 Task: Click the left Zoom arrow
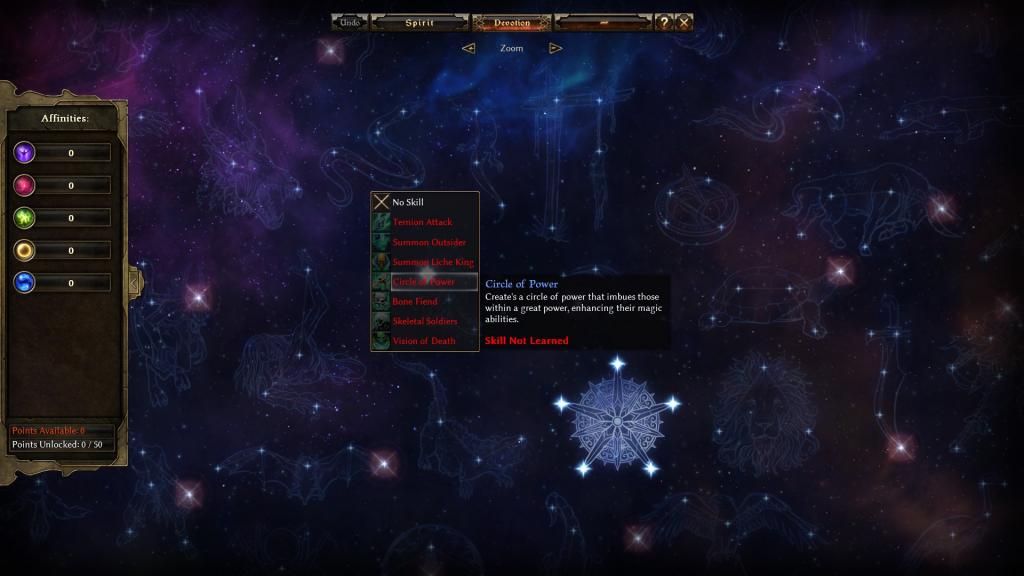[x=468, y=48]
